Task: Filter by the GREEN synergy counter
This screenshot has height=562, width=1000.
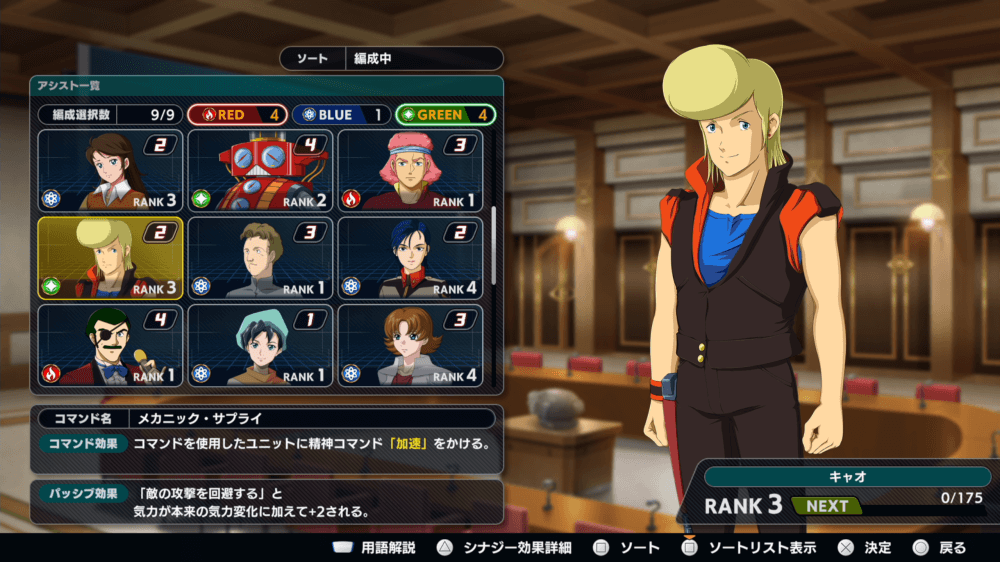Action: (x=445, y=115)
